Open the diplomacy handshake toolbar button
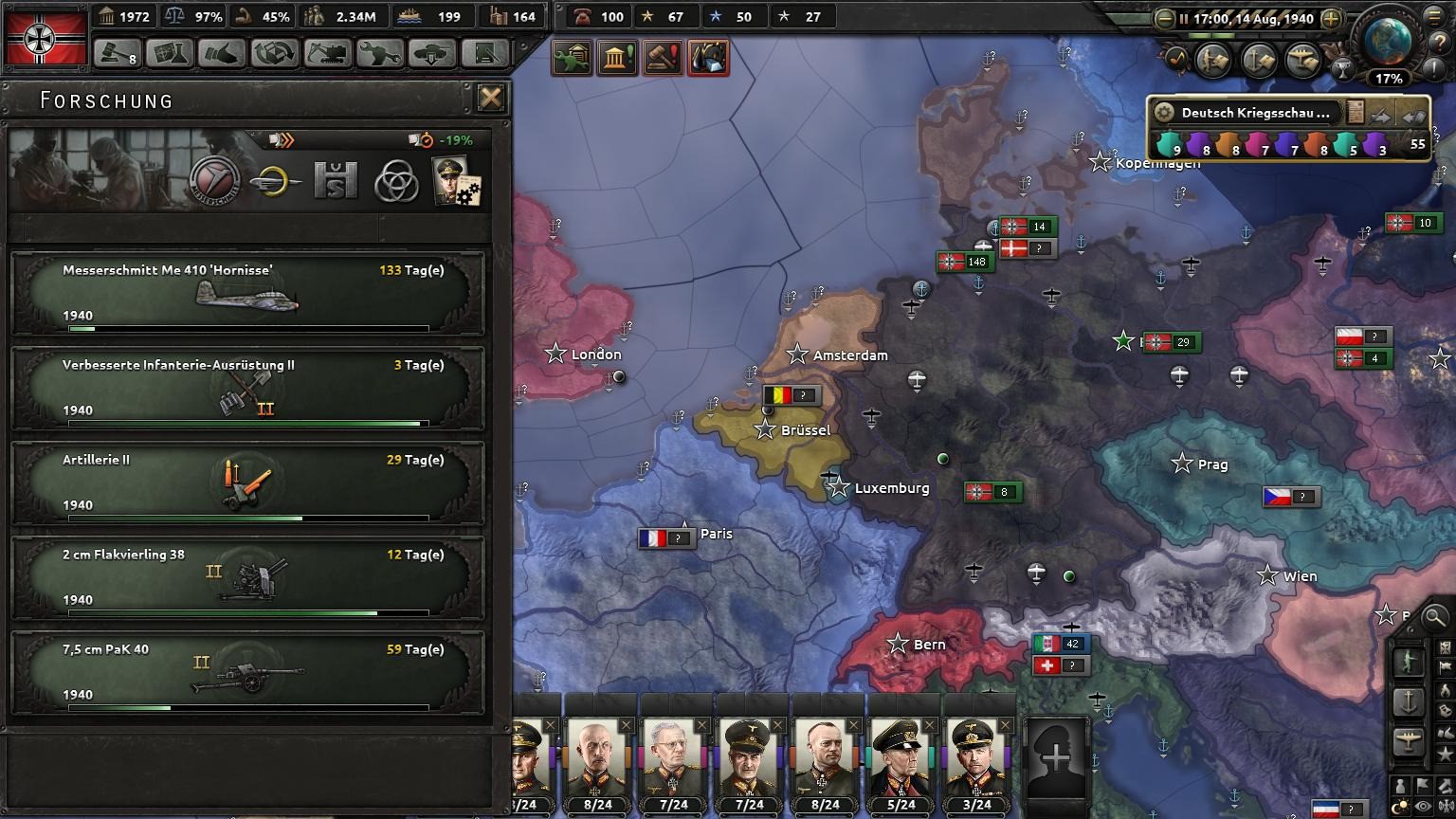This screenshot has width=1456, height=819. pos(222,53)
